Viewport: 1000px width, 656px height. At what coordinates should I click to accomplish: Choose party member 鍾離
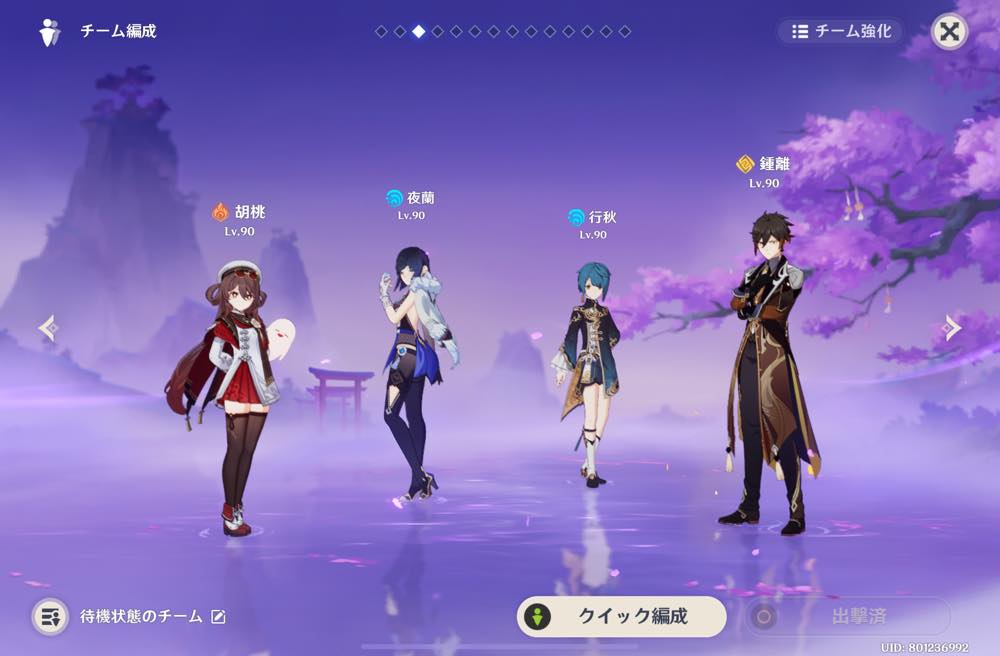(x=770, y=370)
